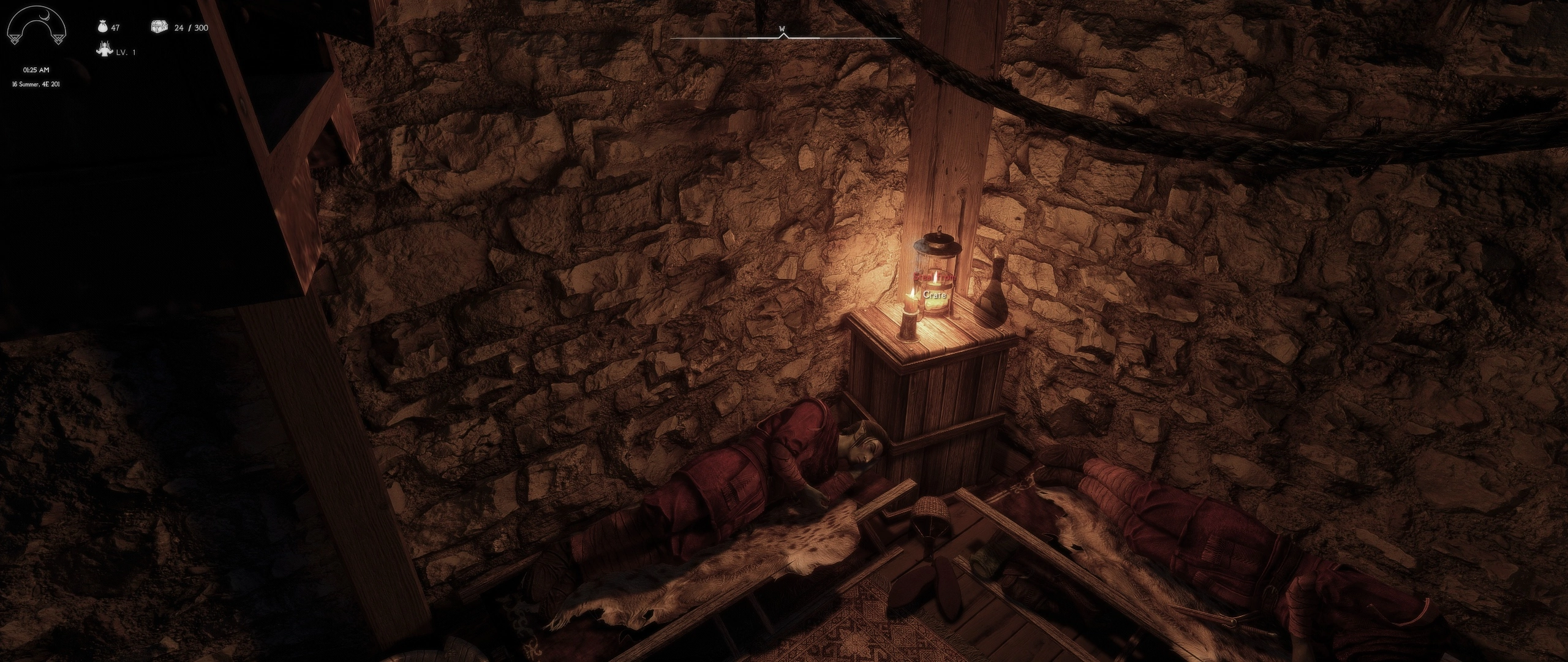Click the character level helmet icon

104,50
